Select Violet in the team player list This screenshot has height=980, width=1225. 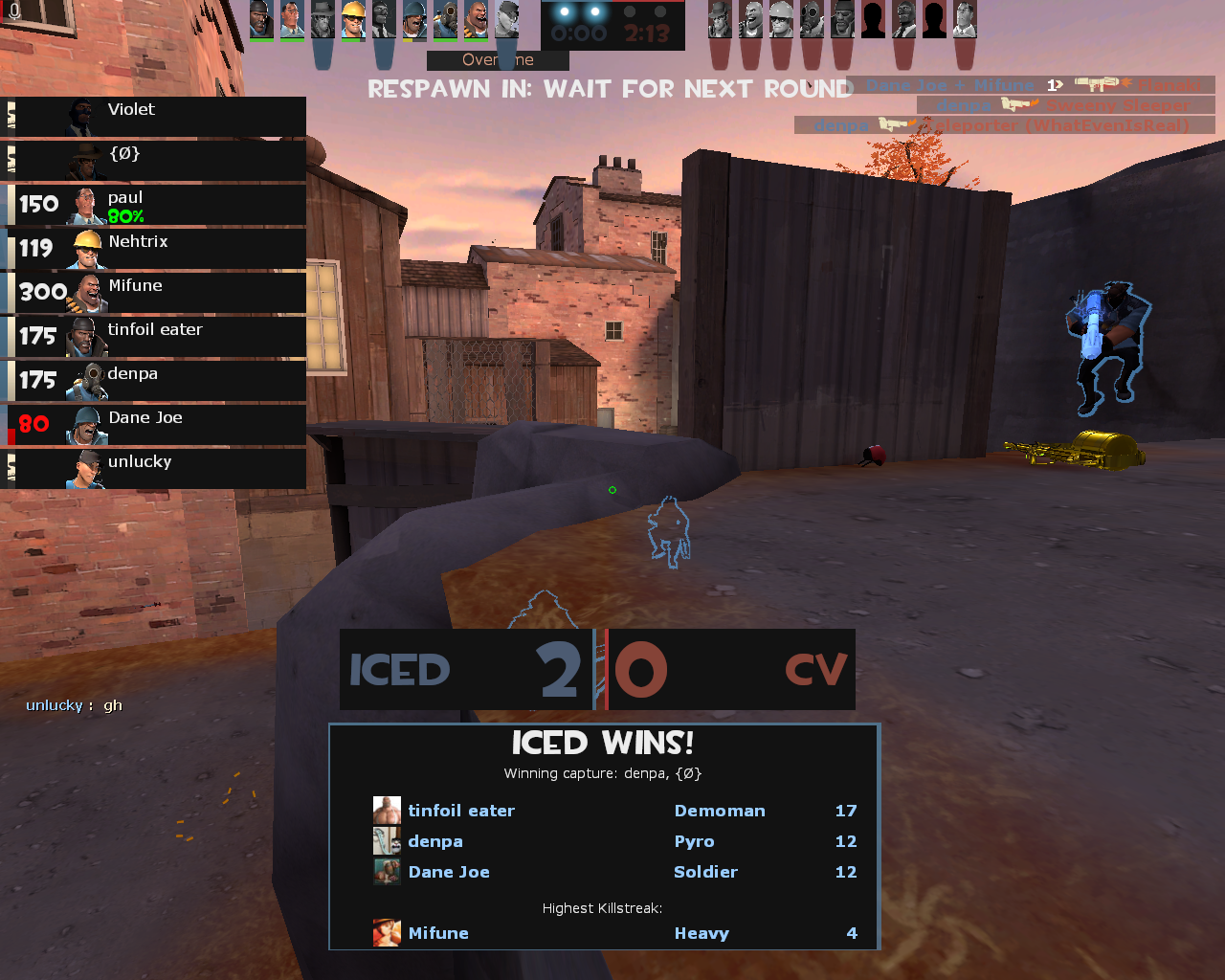[153, 117]
